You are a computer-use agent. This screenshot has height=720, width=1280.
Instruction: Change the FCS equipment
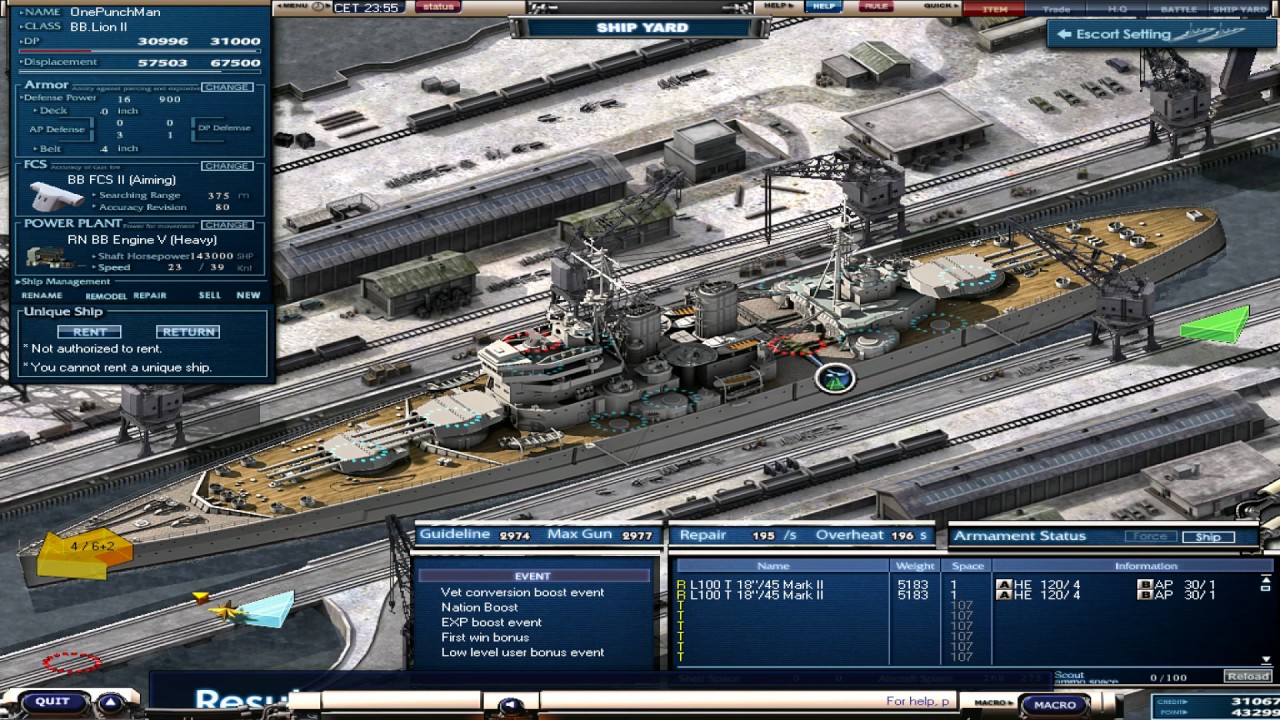click(x=226, y=166)
